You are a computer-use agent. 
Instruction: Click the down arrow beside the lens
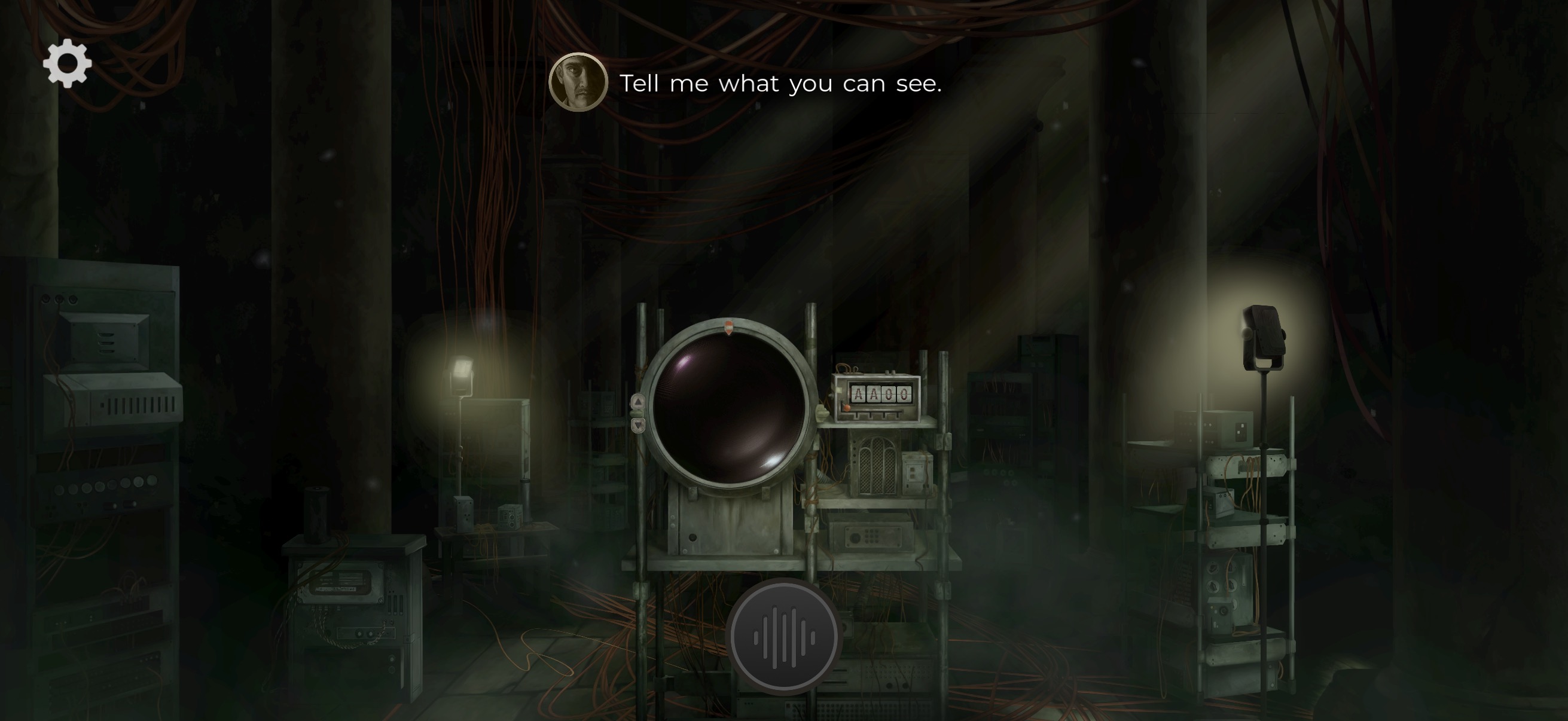pos(637,425)
